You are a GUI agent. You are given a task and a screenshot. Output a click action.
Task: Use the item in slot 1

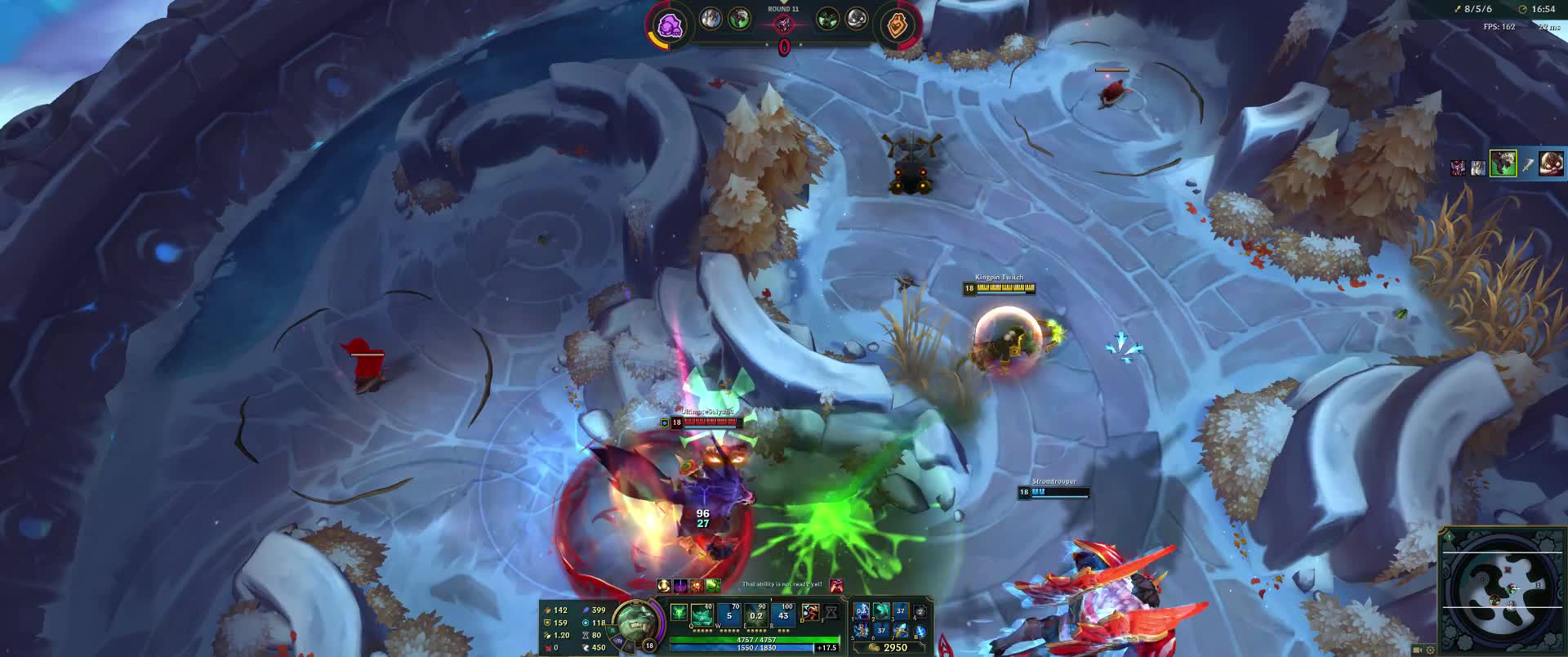click(862, 611)
